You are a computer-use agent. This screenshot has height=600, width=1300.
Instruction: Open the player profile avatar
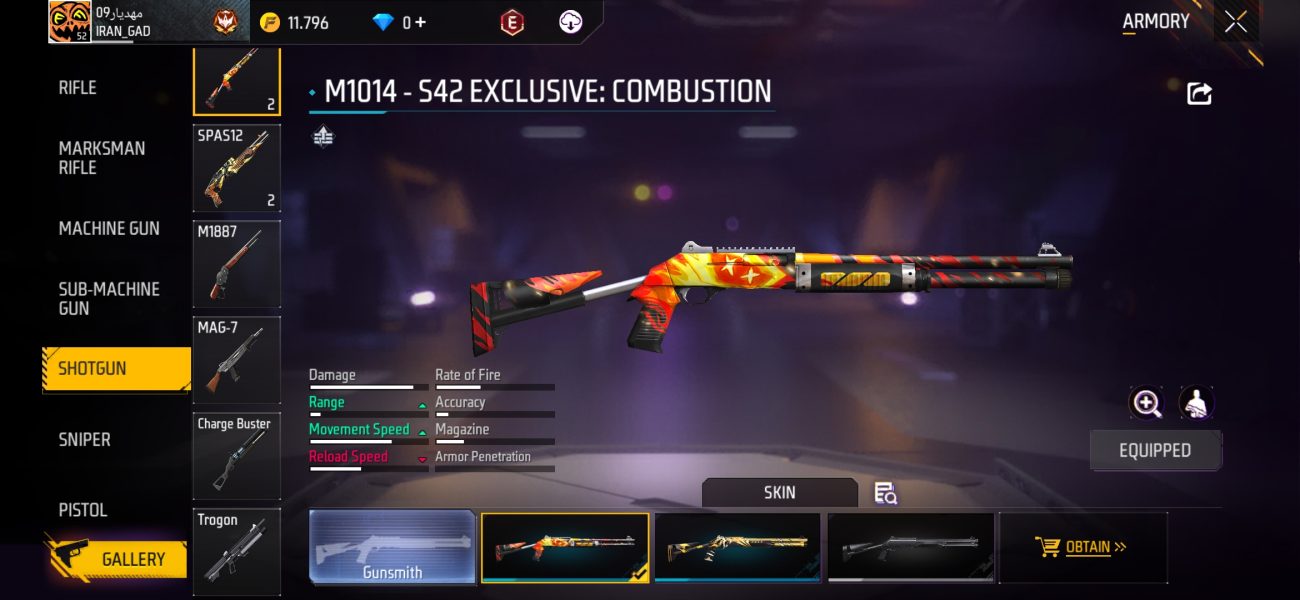[x=70, y=22]
